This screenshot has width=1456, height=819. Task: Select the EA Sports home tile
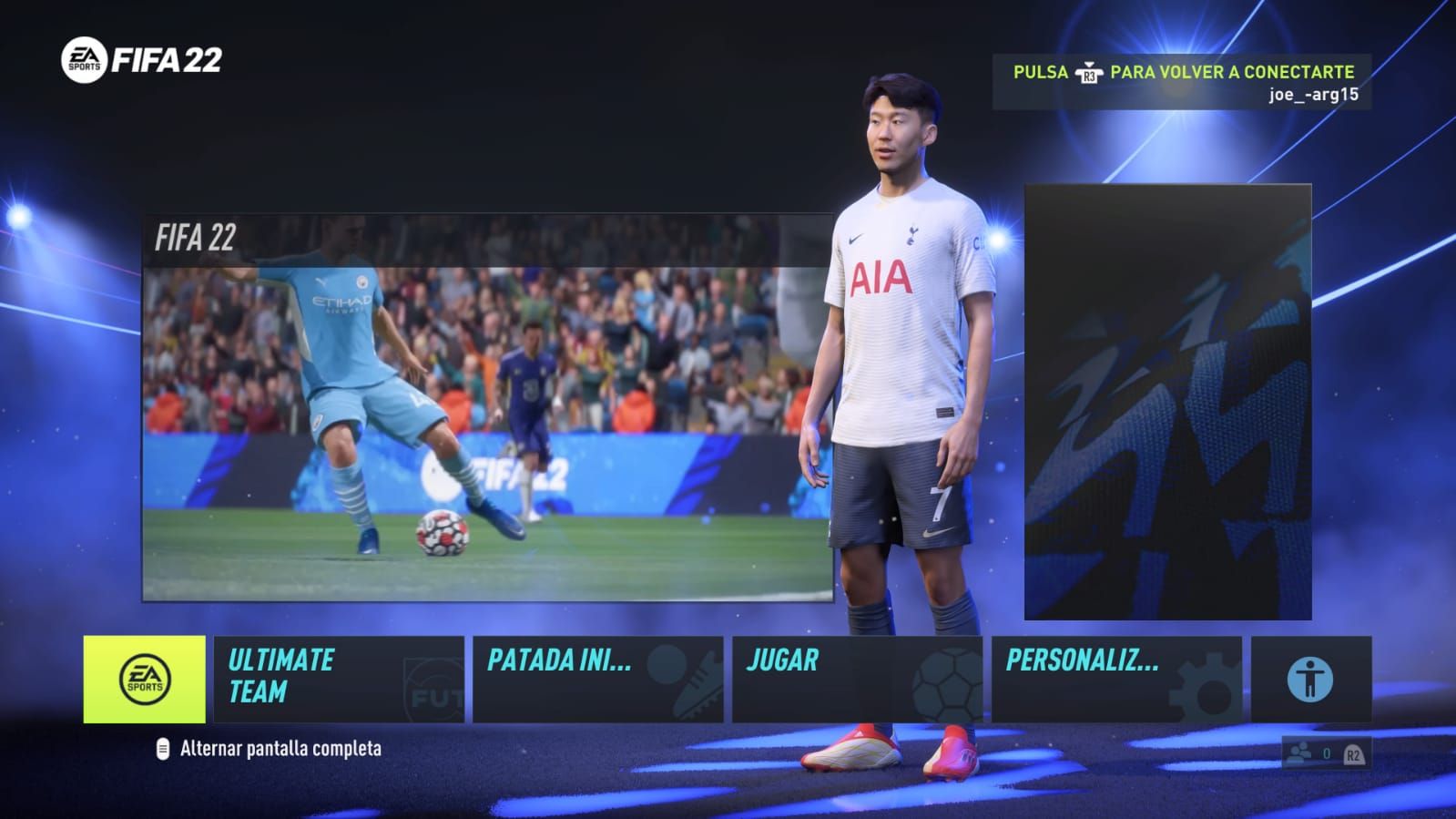pos(144,680)
